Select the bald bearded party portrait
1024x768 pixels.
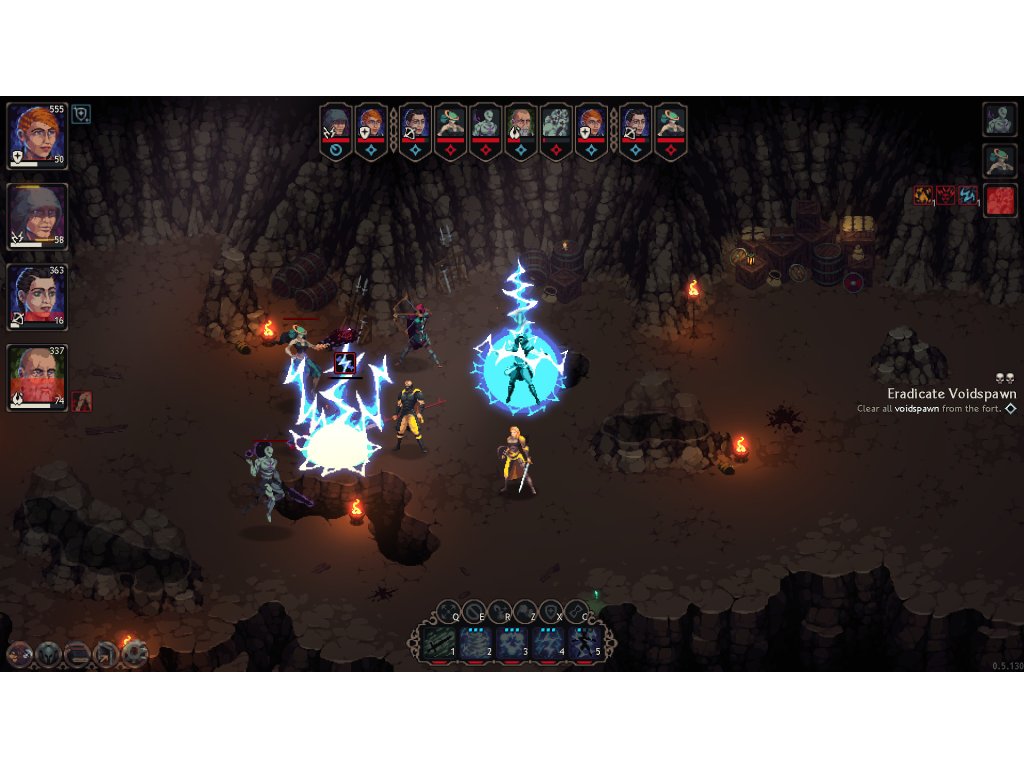pyautogui.click(x=37, y=376)
